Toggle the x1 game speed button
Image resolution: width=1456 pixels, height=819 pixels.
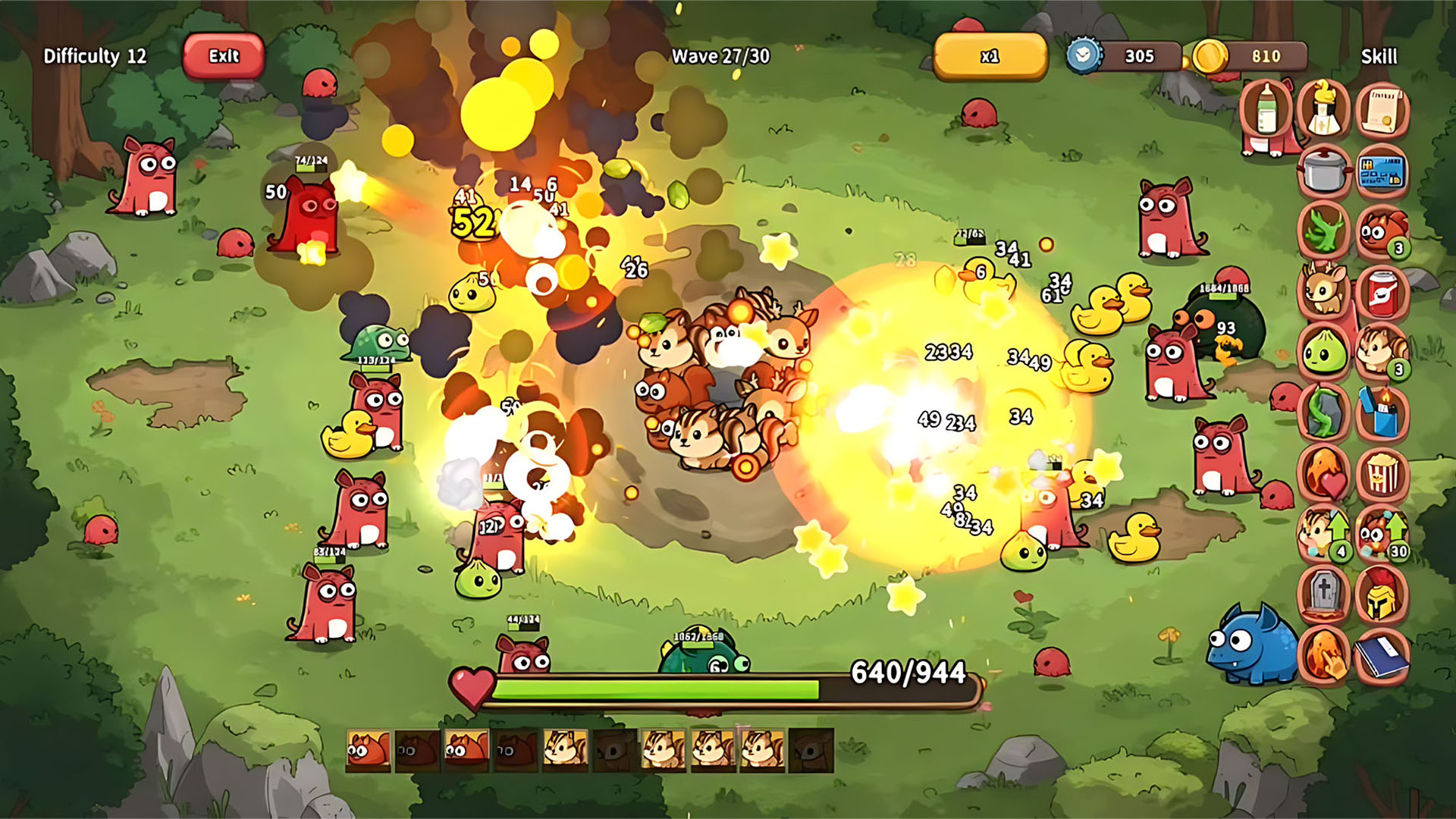point(990,56)
